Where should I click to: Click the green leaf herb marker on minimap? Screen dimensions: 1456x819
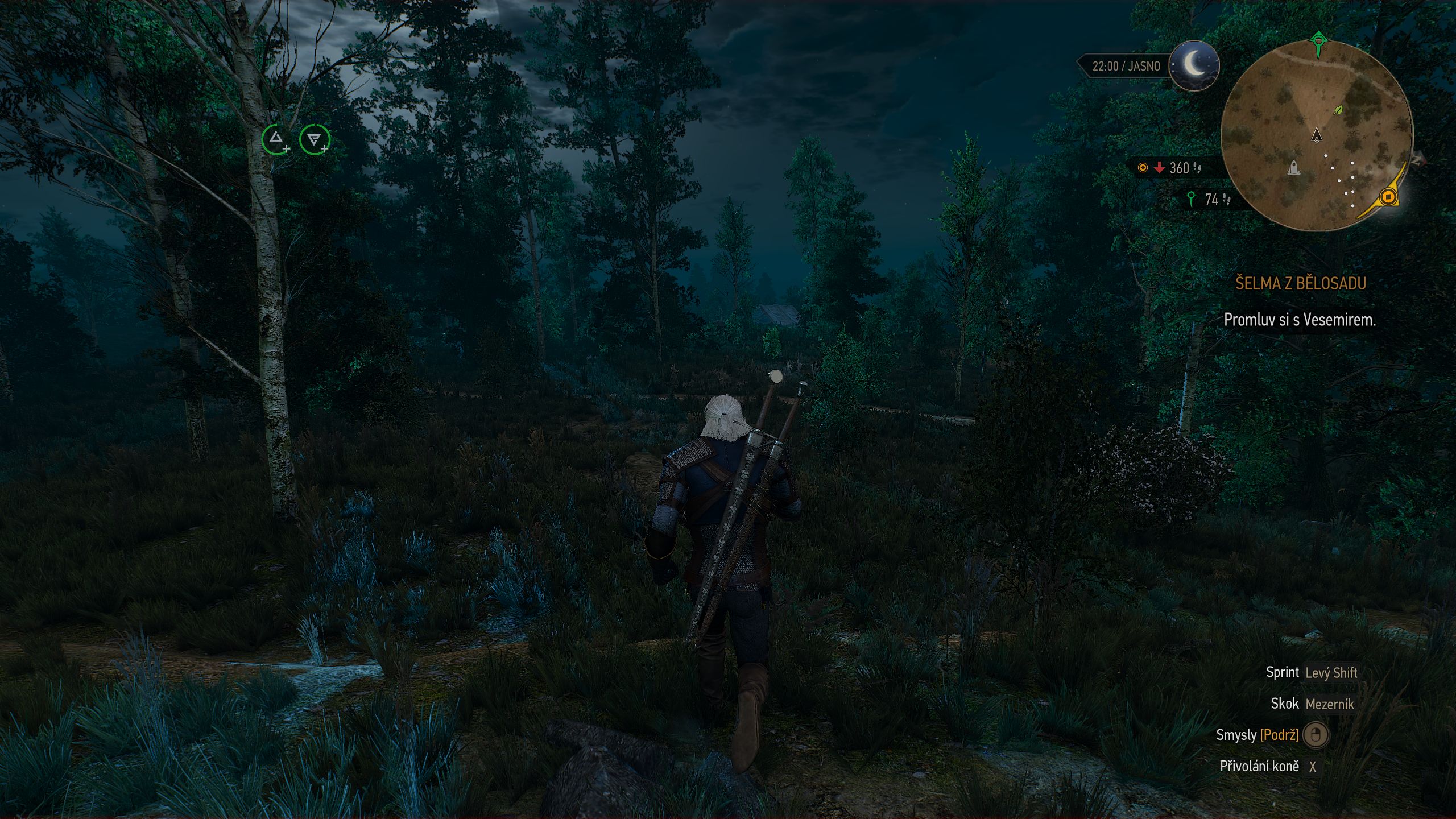pyautogui.click(x=1339, y=109)
